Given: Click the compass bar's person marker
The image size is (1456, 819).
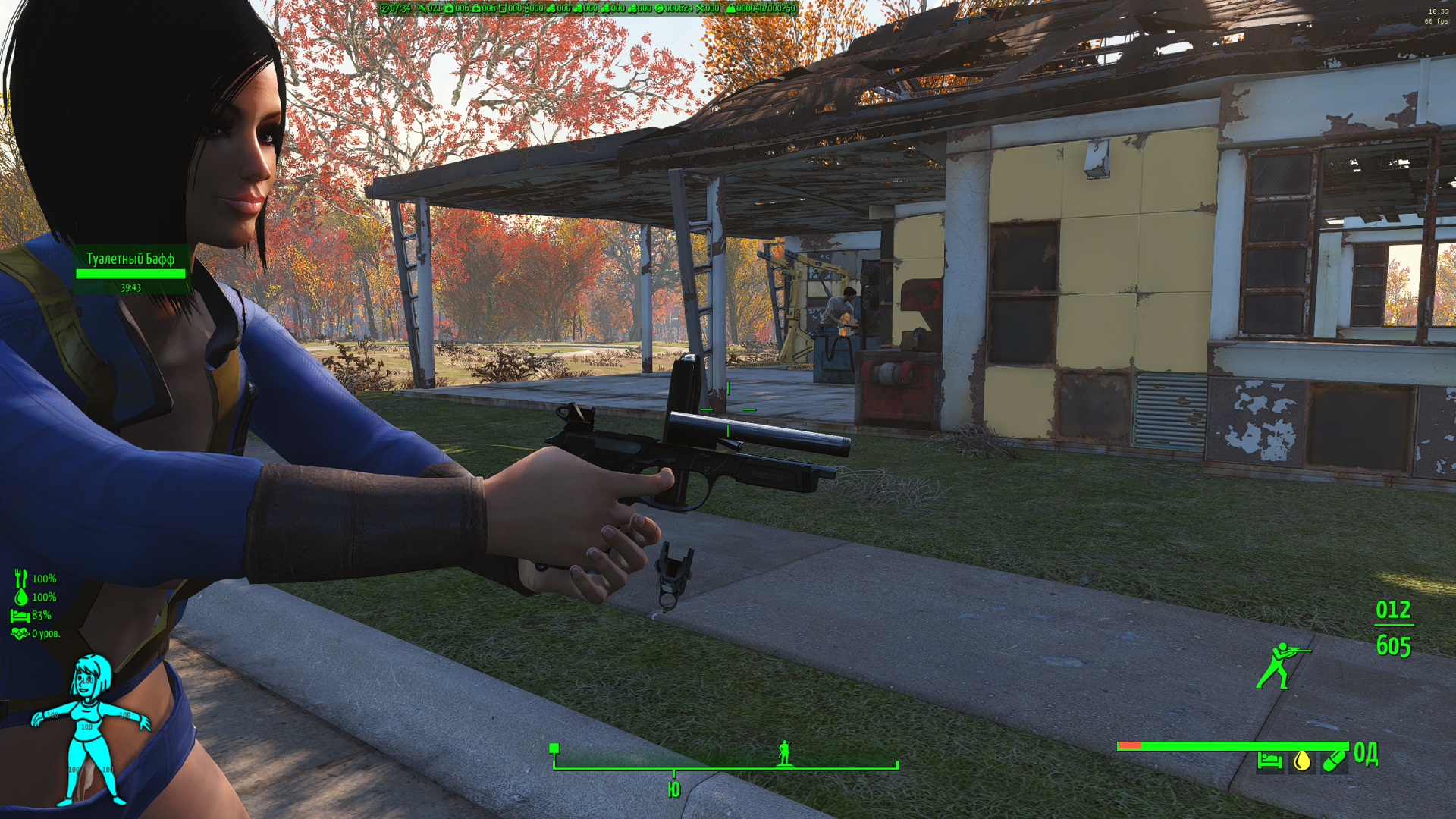Looking at the screenshot, I should pyautogui.click(x=785, y=753).
